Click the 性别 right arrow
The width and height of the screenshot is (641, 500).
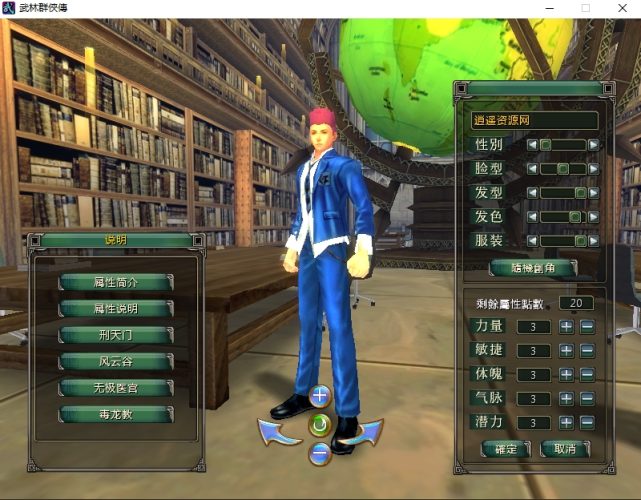click(594, 145)
